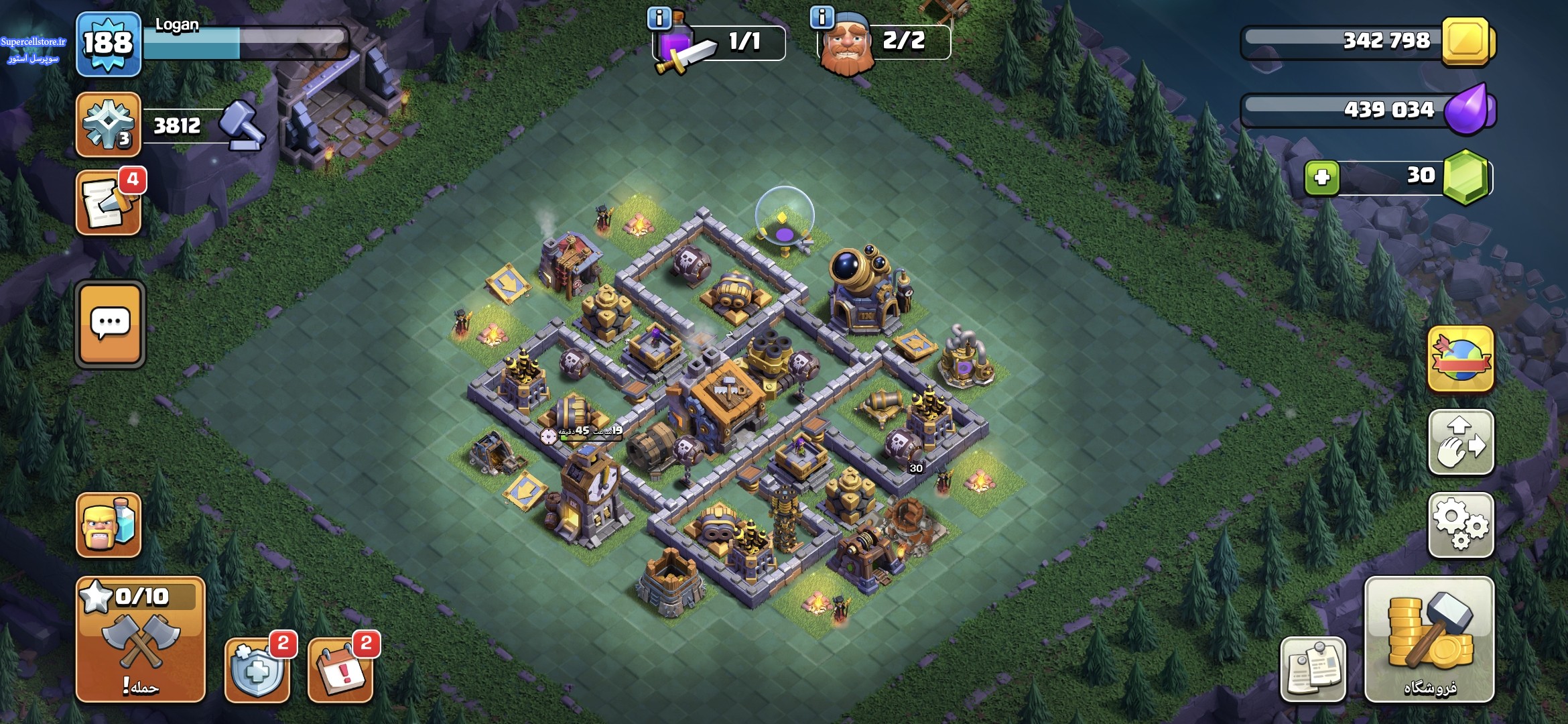
Task: Open the globe with ribbon button
Action: (1461, 359)
